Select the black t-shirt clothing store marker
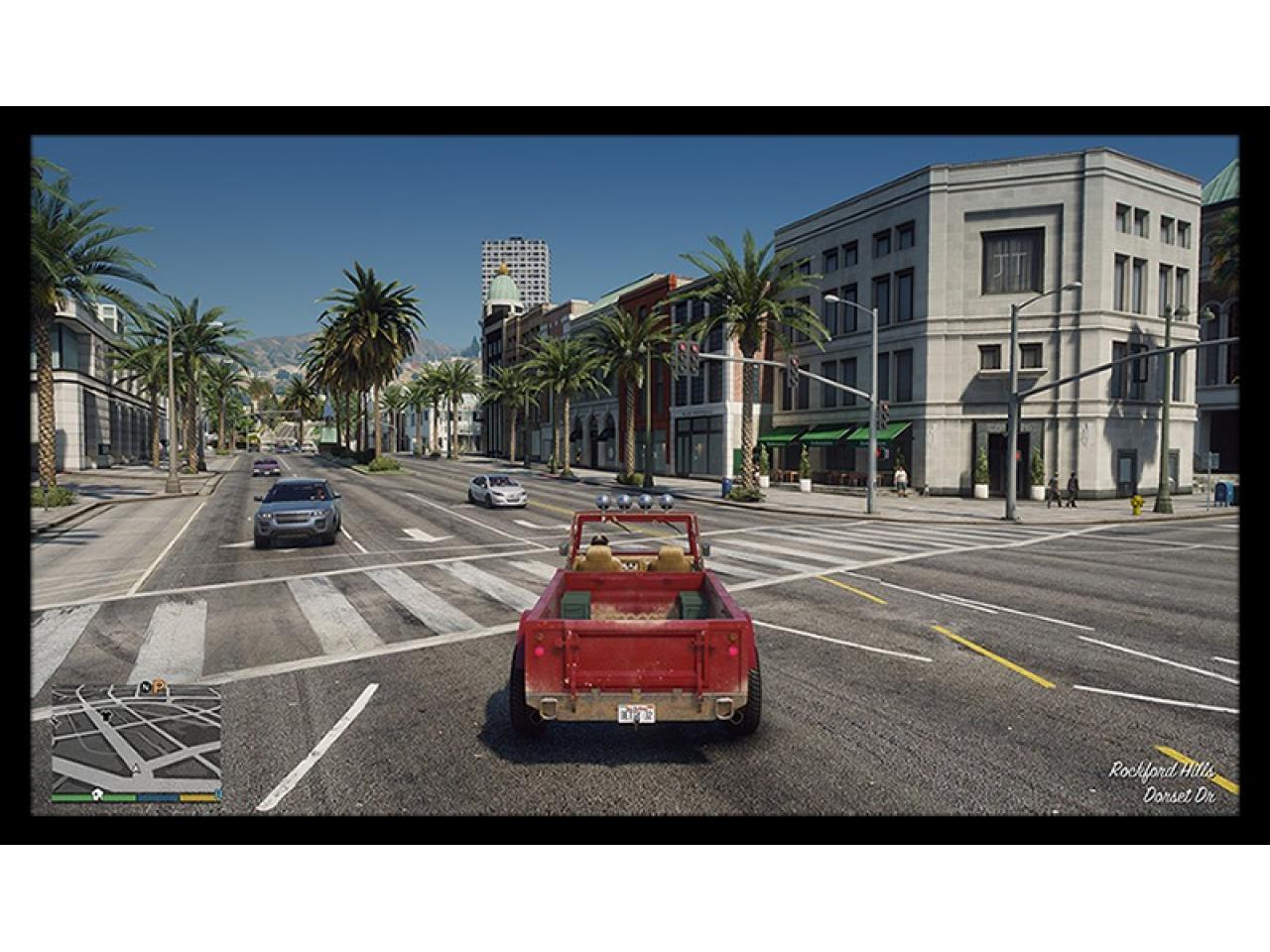 tap(106, 715)
